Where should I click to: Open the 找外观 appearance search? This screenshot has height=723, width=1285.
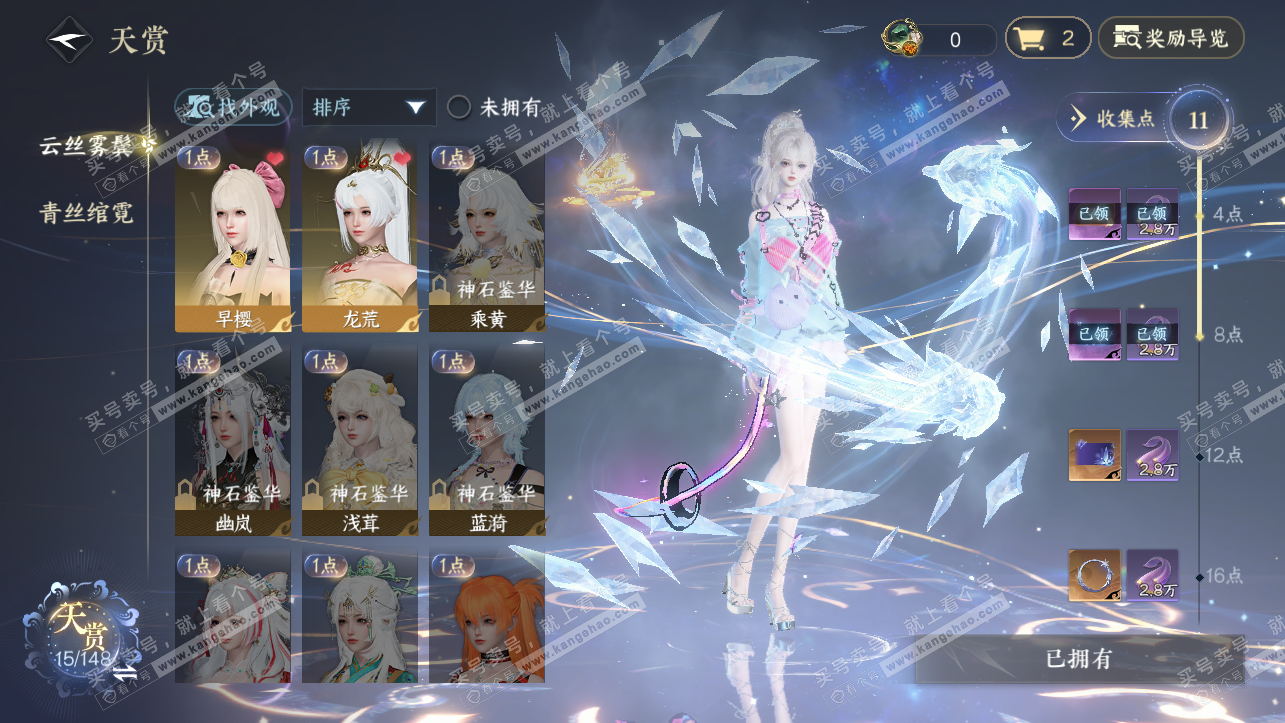pos(234,107)
